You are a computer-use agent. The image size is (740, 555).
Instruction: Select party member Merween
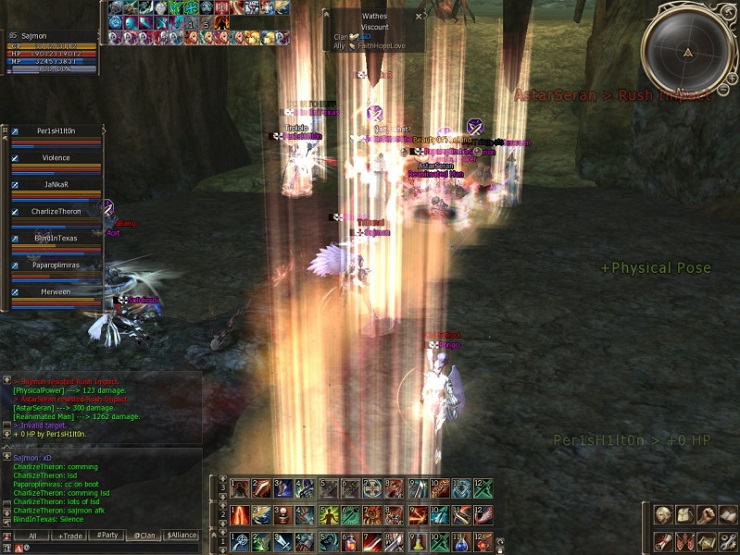56,292
